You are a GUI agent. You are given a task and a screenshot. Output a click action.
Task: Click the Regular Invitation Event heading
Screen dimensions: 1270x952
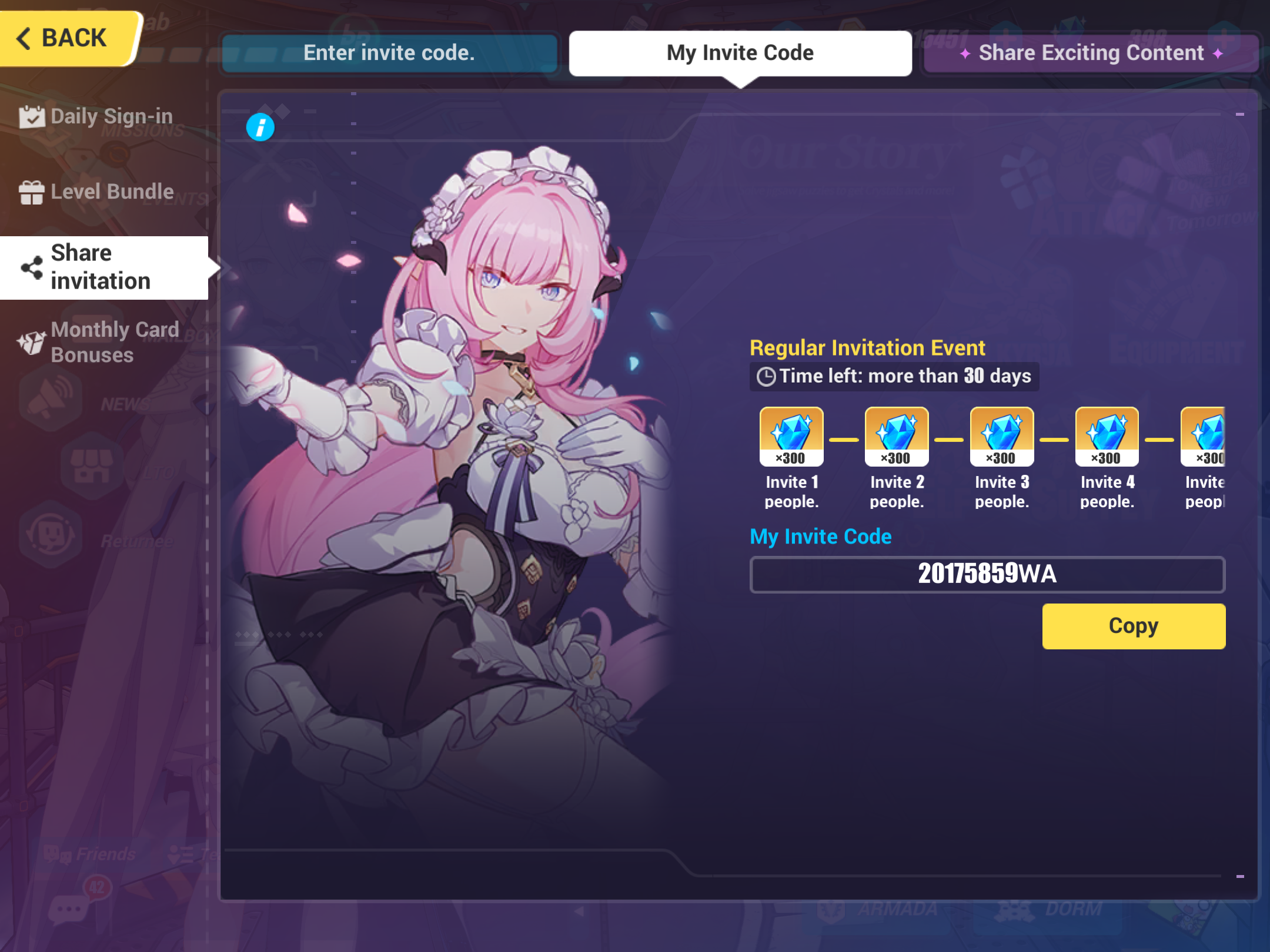coord(867,347)
